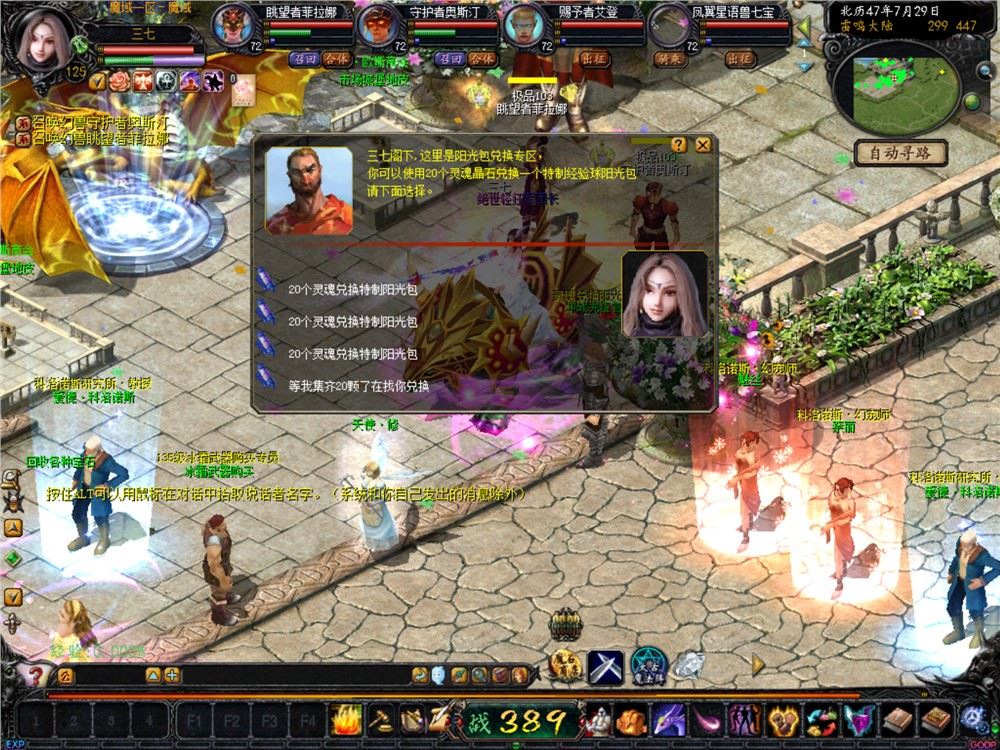Close the sunshine pack exchange dialog
The height and width of the screenshot is (750, 1000).
tap(703, 145)
